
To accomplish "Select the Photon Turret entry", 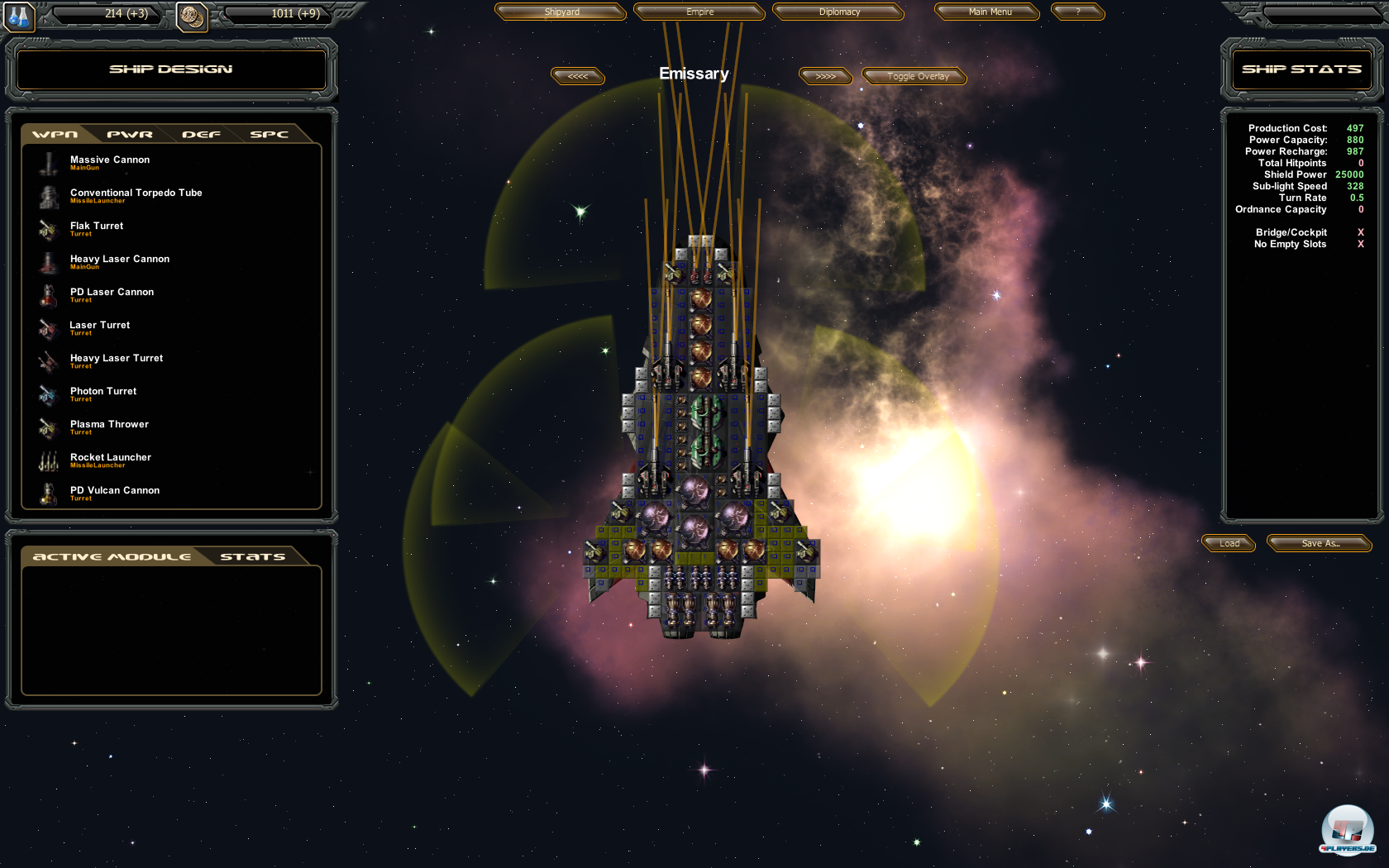I will [x=103, y=392].
